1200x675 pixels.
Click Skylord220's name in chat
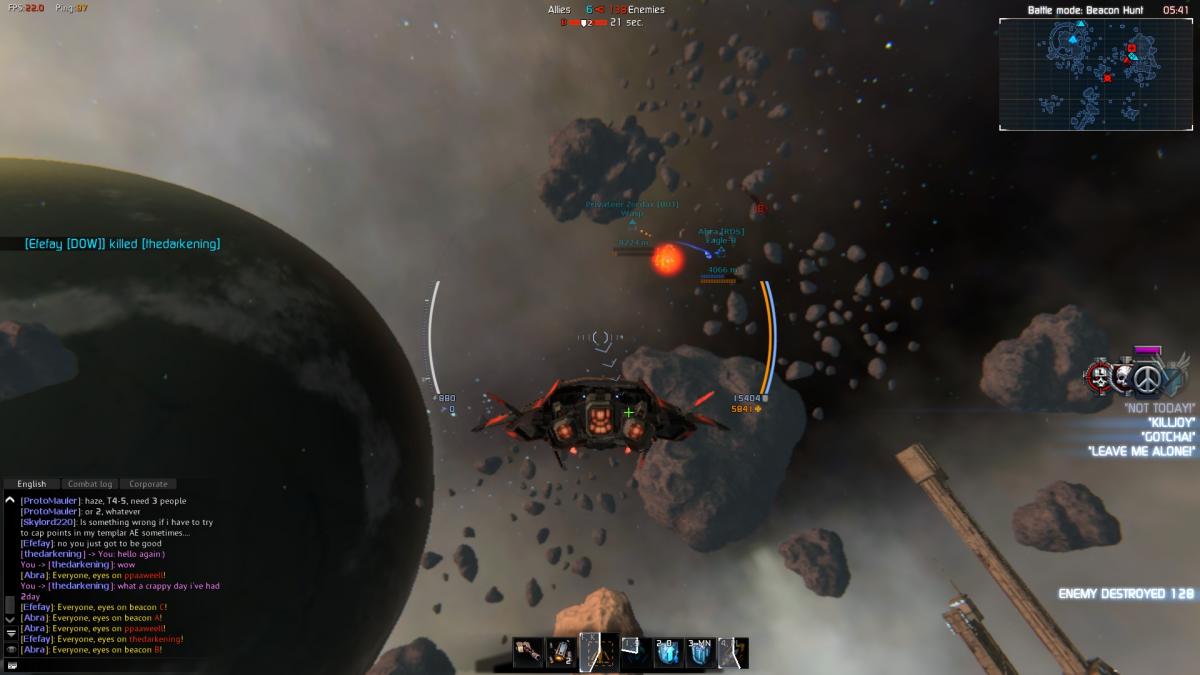(x=48, y=522)
